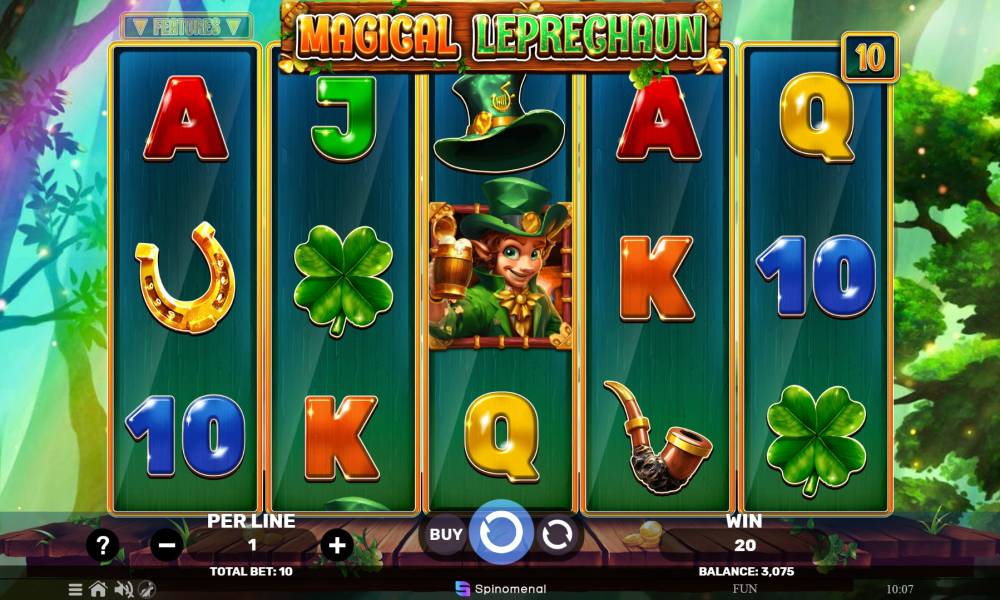Viewport: 1000px width, 600px height.
Task: Open the help question mark button
Action: (103, 545)
